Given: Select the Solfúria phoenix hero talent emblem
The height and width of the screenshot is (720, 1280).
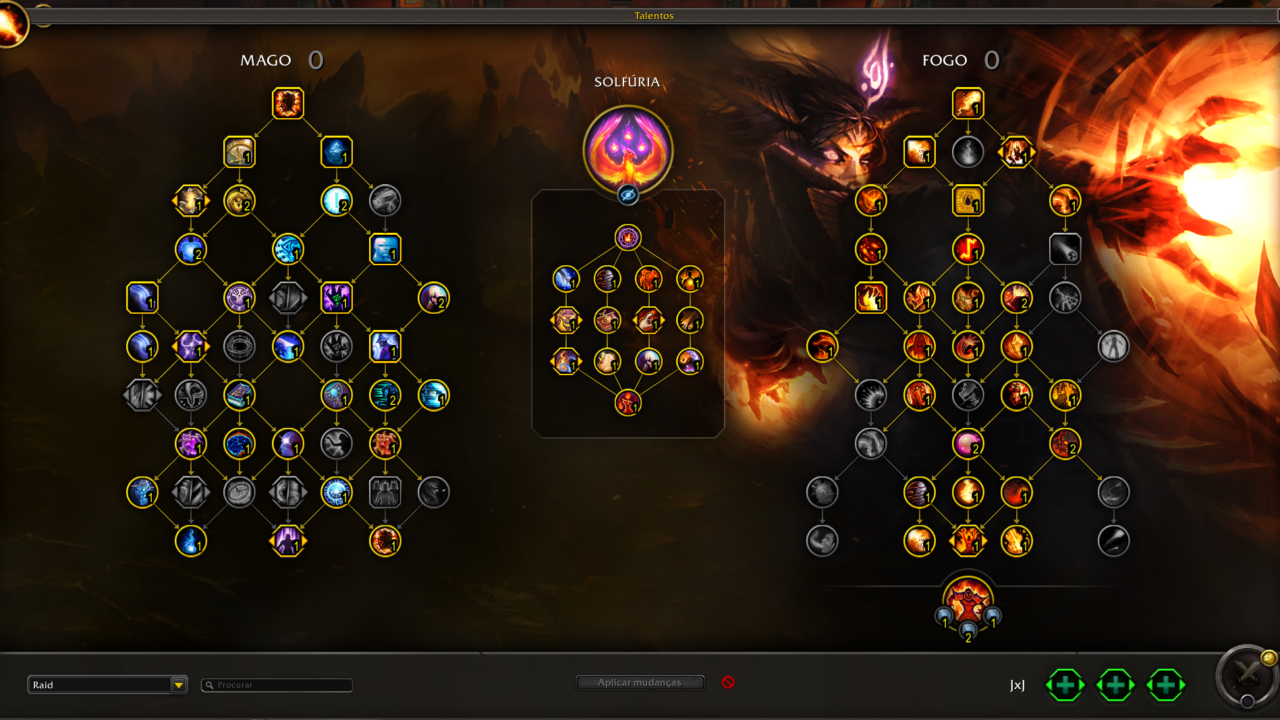Looking at the screenshot, I should pos(628,150).
